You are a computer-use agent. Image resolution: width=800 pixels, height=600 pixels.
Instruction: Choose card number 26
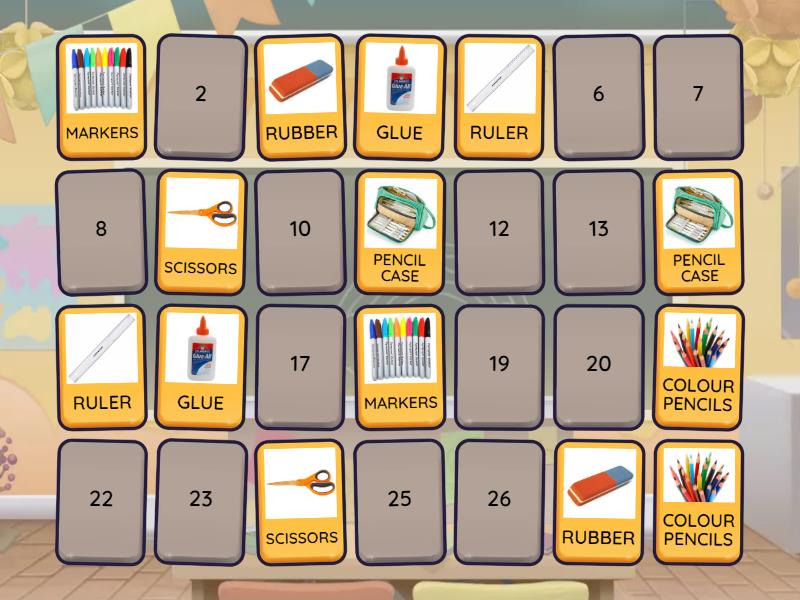499,499
